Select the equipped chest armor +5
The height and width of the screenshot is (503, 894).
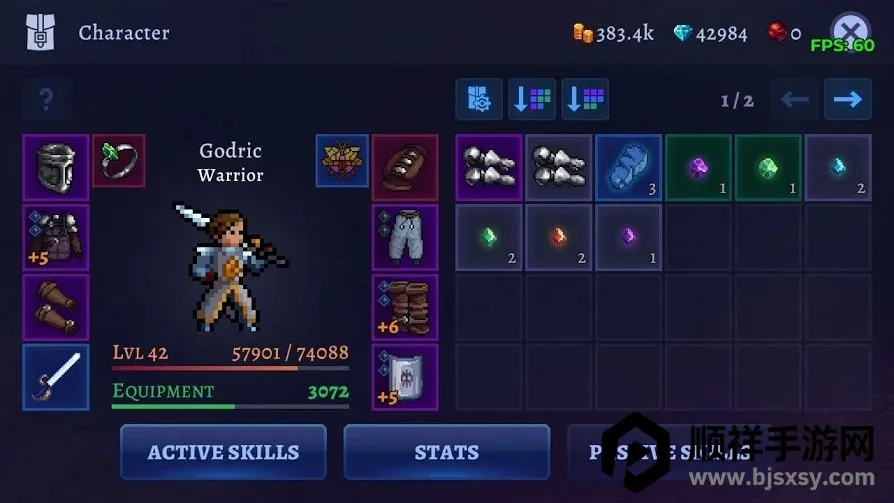click(55, 237)
